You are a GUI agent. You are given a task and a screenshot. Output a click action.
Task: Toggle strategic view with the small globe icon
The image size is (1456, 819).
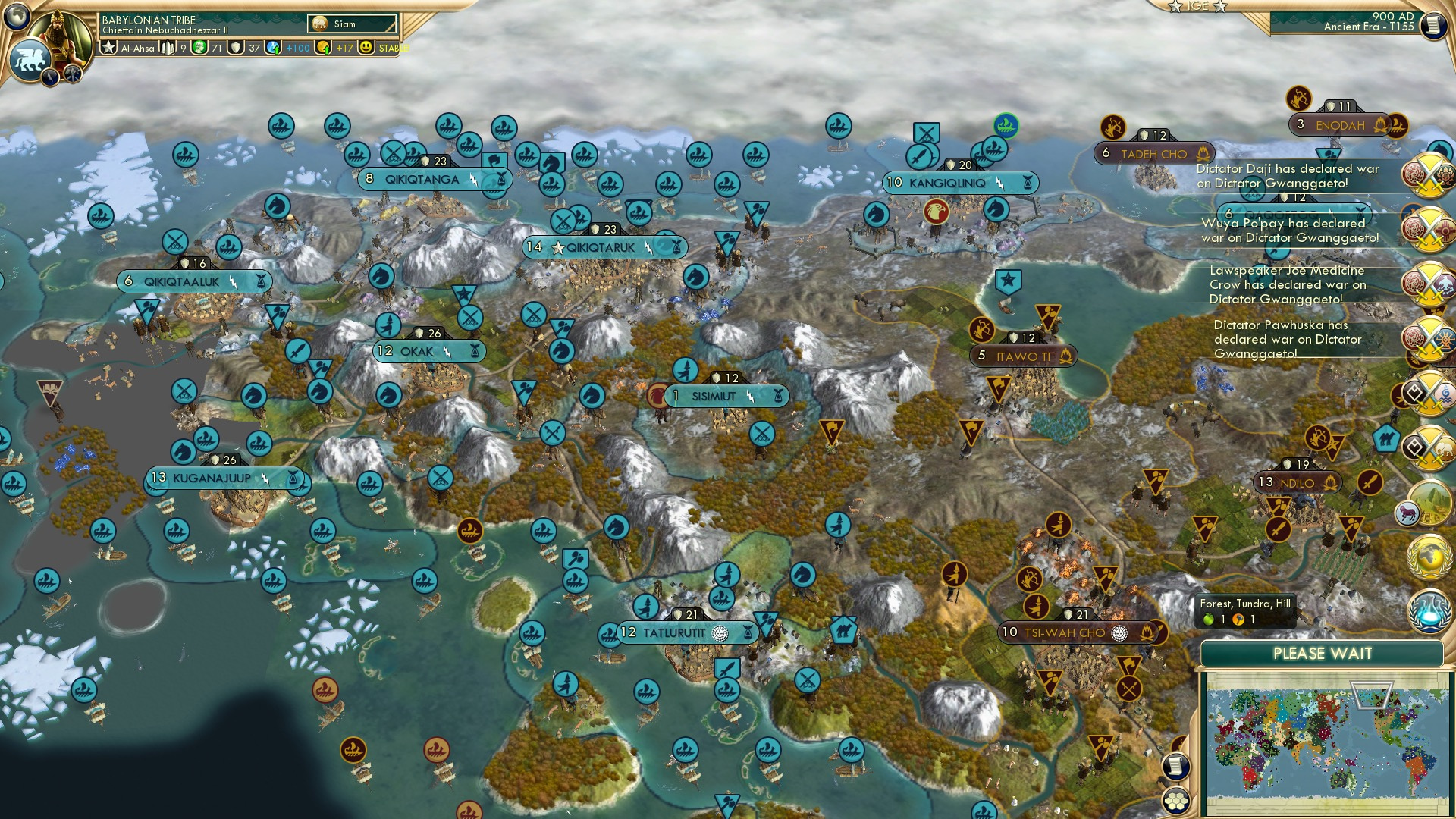tap(16, 17)
